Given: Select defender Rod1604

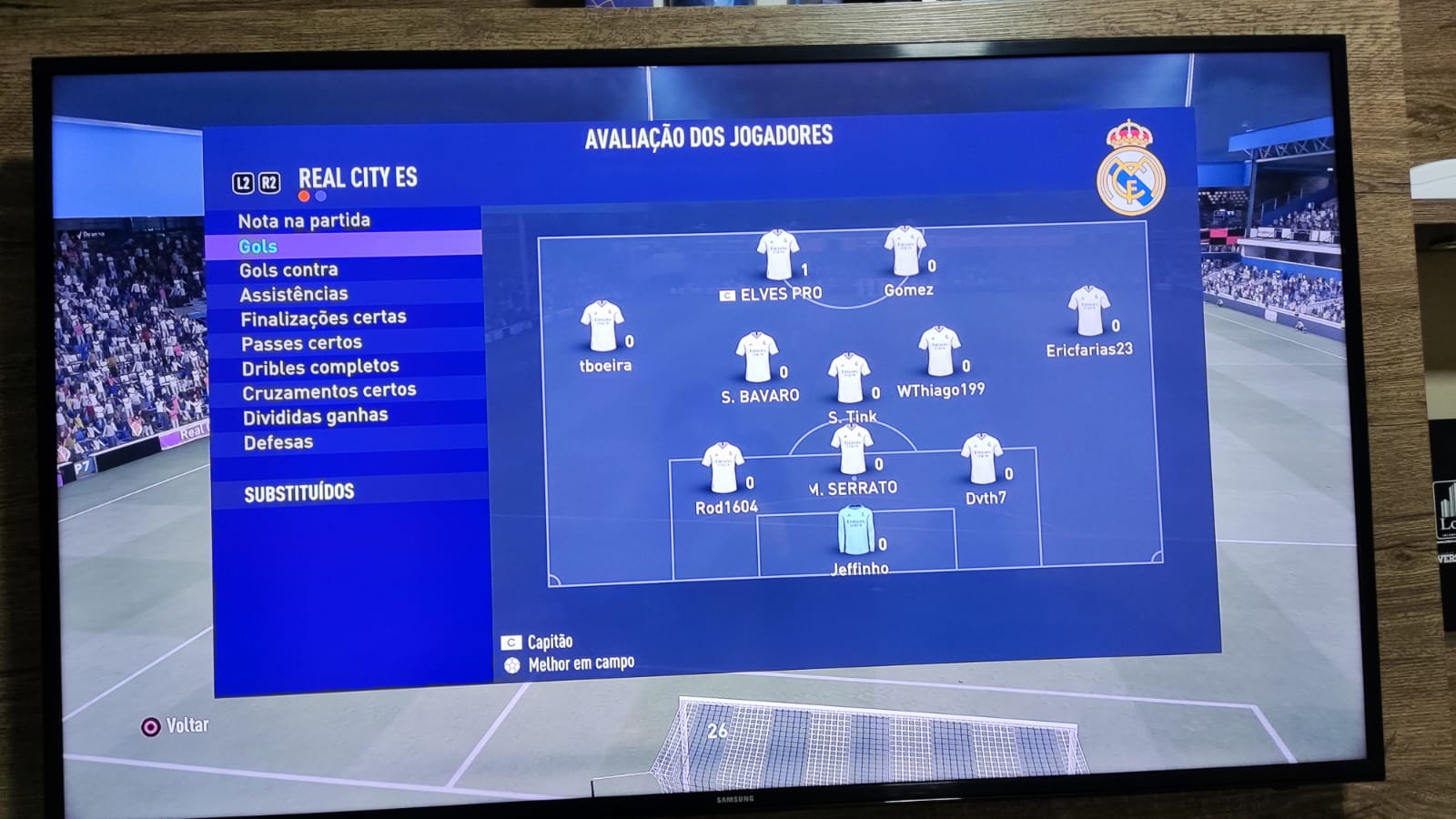Looking at the screenshot, I should 723,468.
